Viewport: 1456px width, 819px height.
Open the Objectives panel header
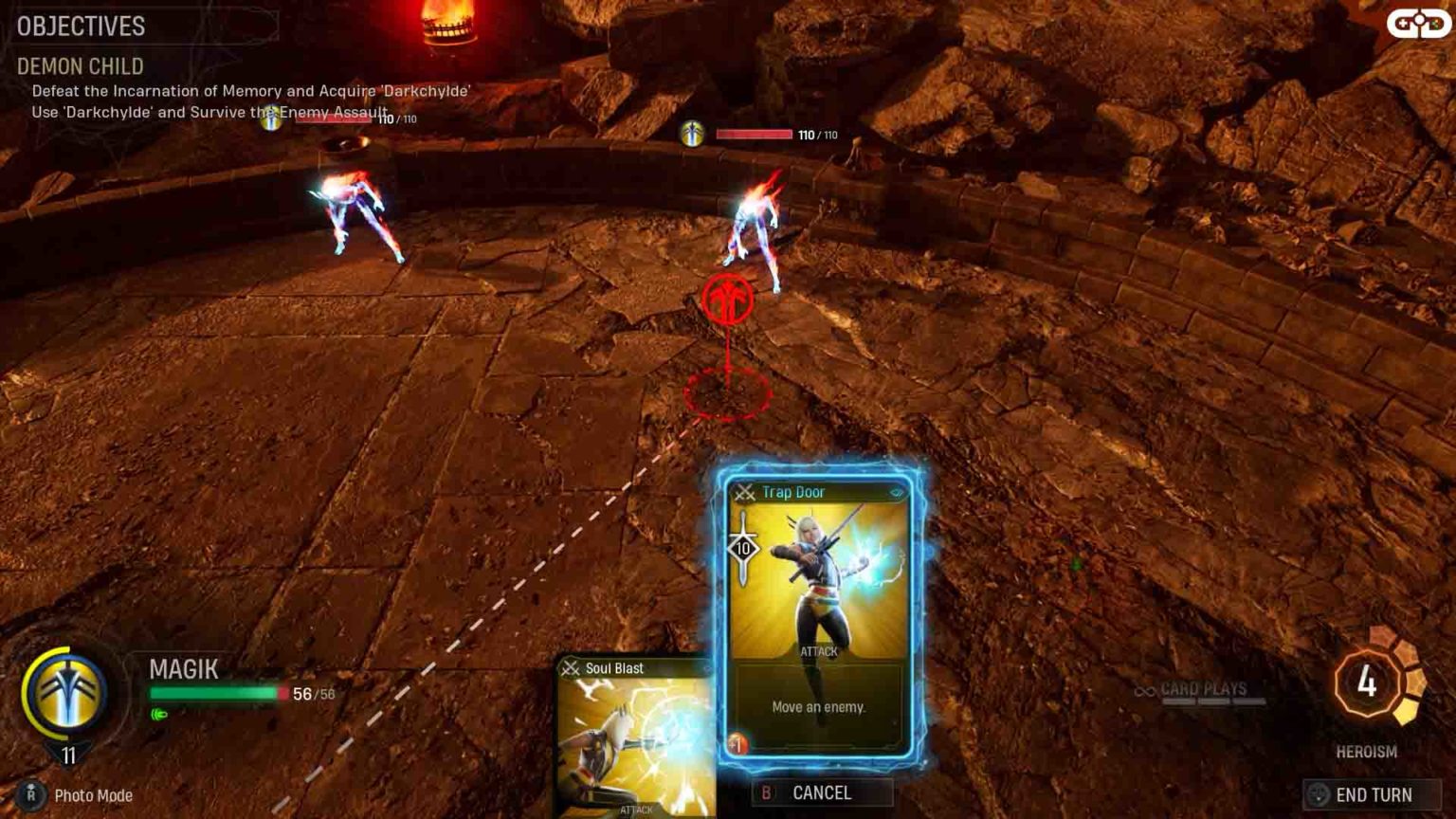[x=81, y=27]
